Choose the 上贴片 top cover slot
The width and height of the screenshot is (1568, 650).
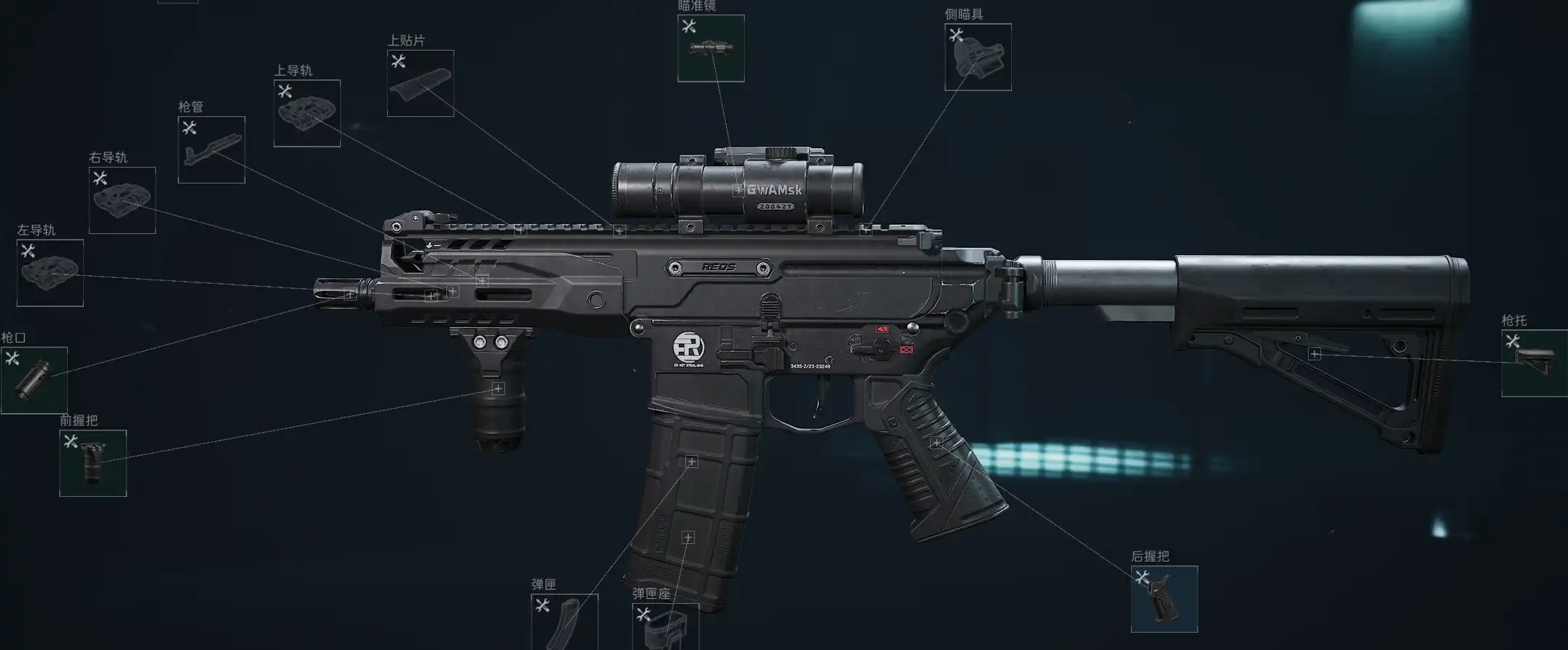click(x=420, y=83)
